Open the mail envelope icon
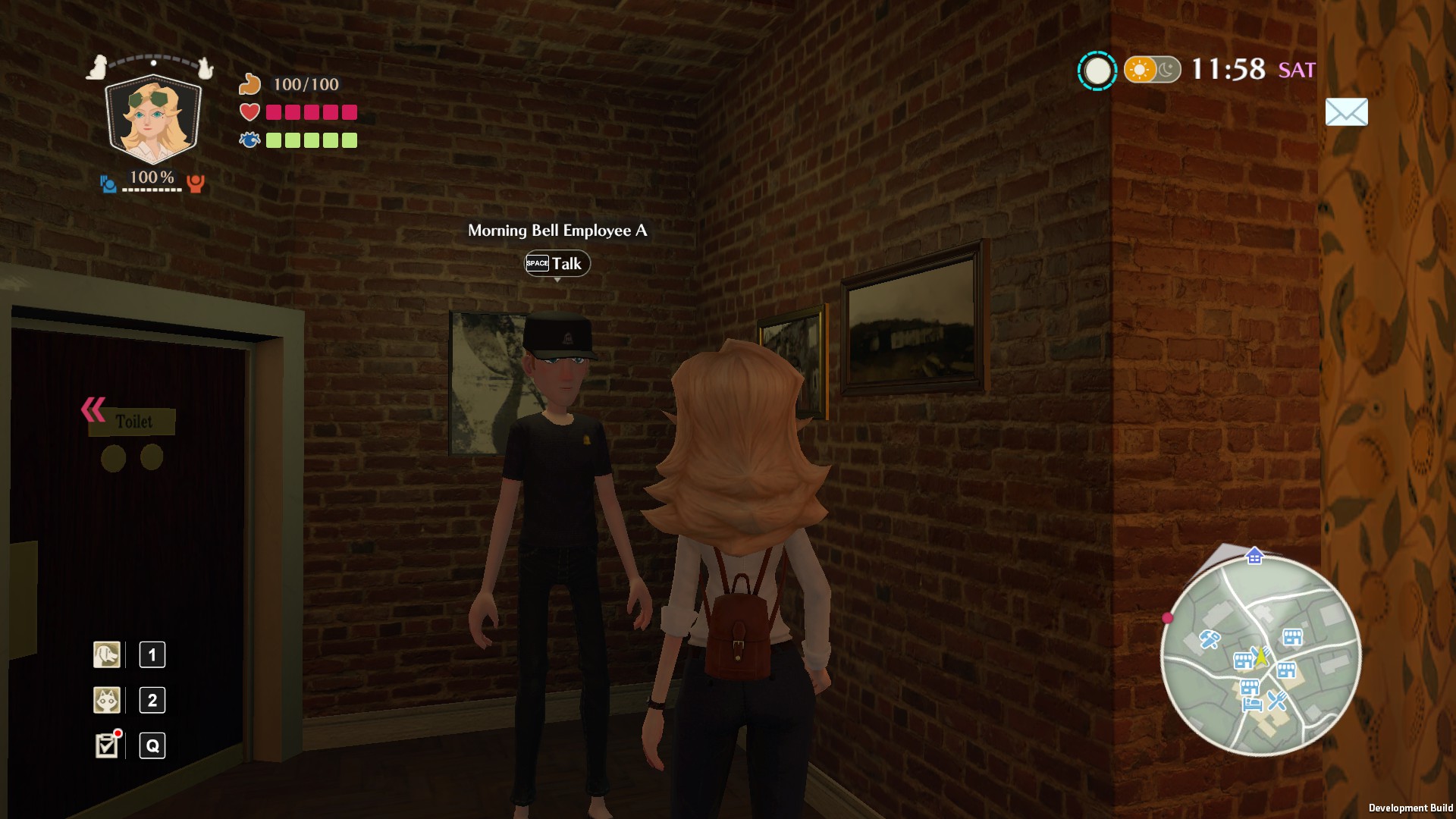The height and width of the screenshot is (819, 1456). tap(1346, 112)
